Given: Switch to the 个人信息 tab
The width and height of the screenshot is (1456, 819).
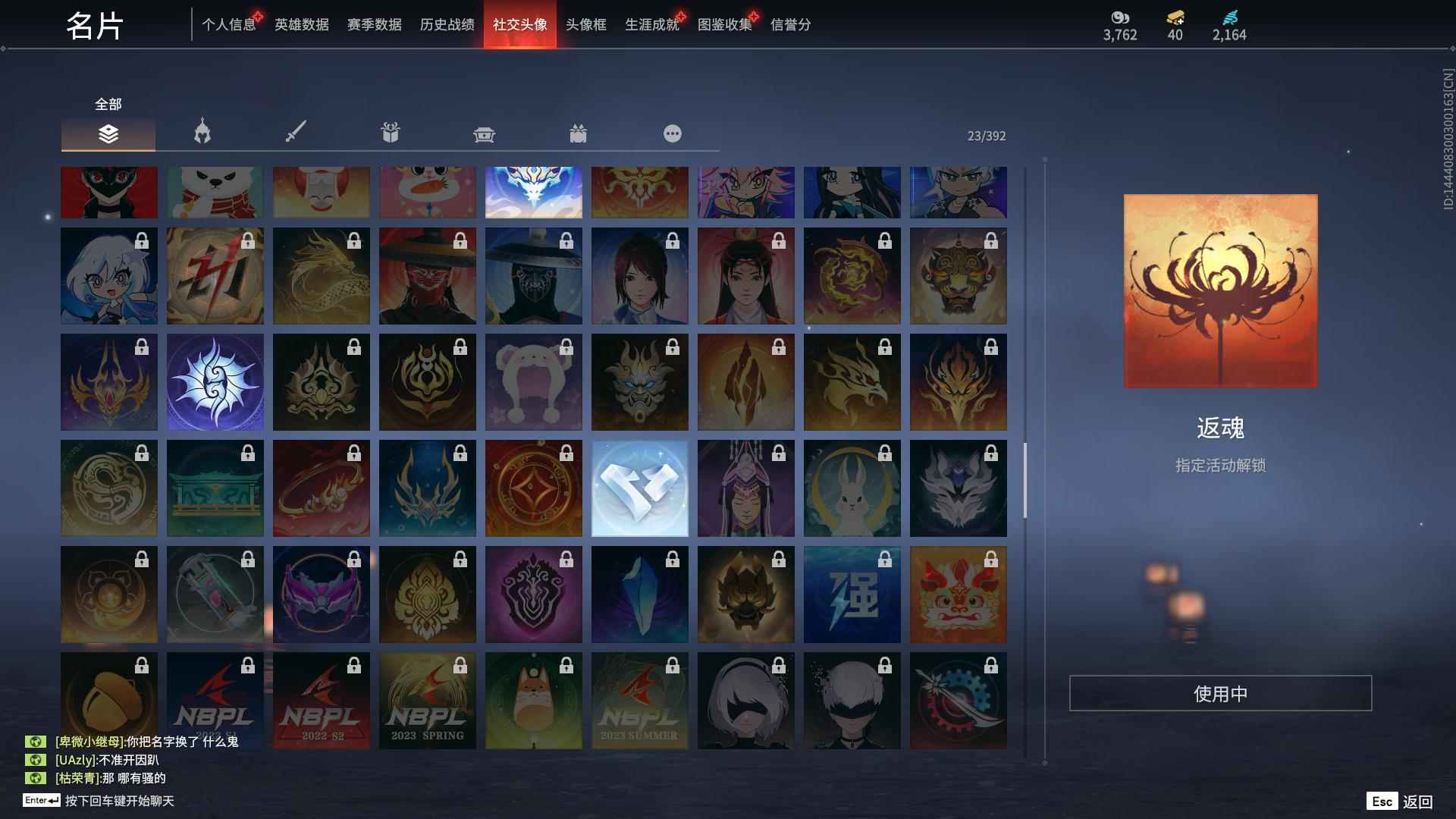Looking at the screenshot, I should coord(227,24).
